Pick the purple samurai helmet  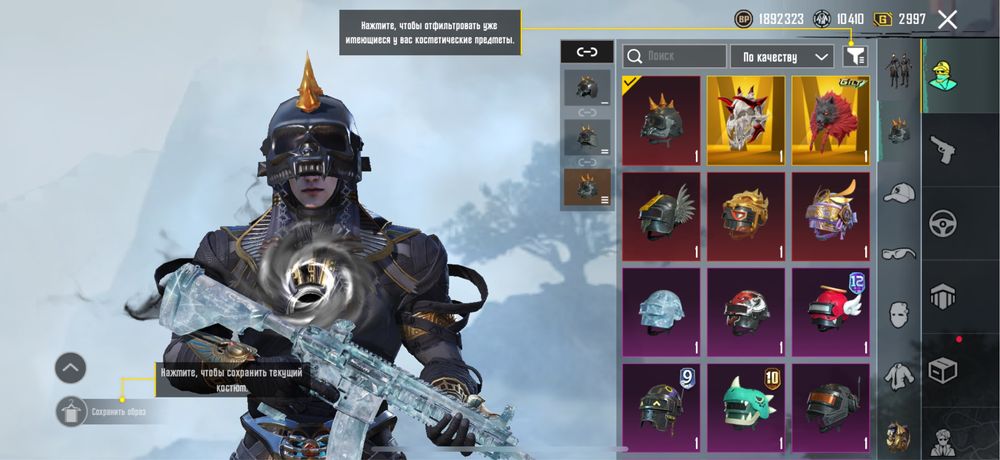click(x=831, y=216)
